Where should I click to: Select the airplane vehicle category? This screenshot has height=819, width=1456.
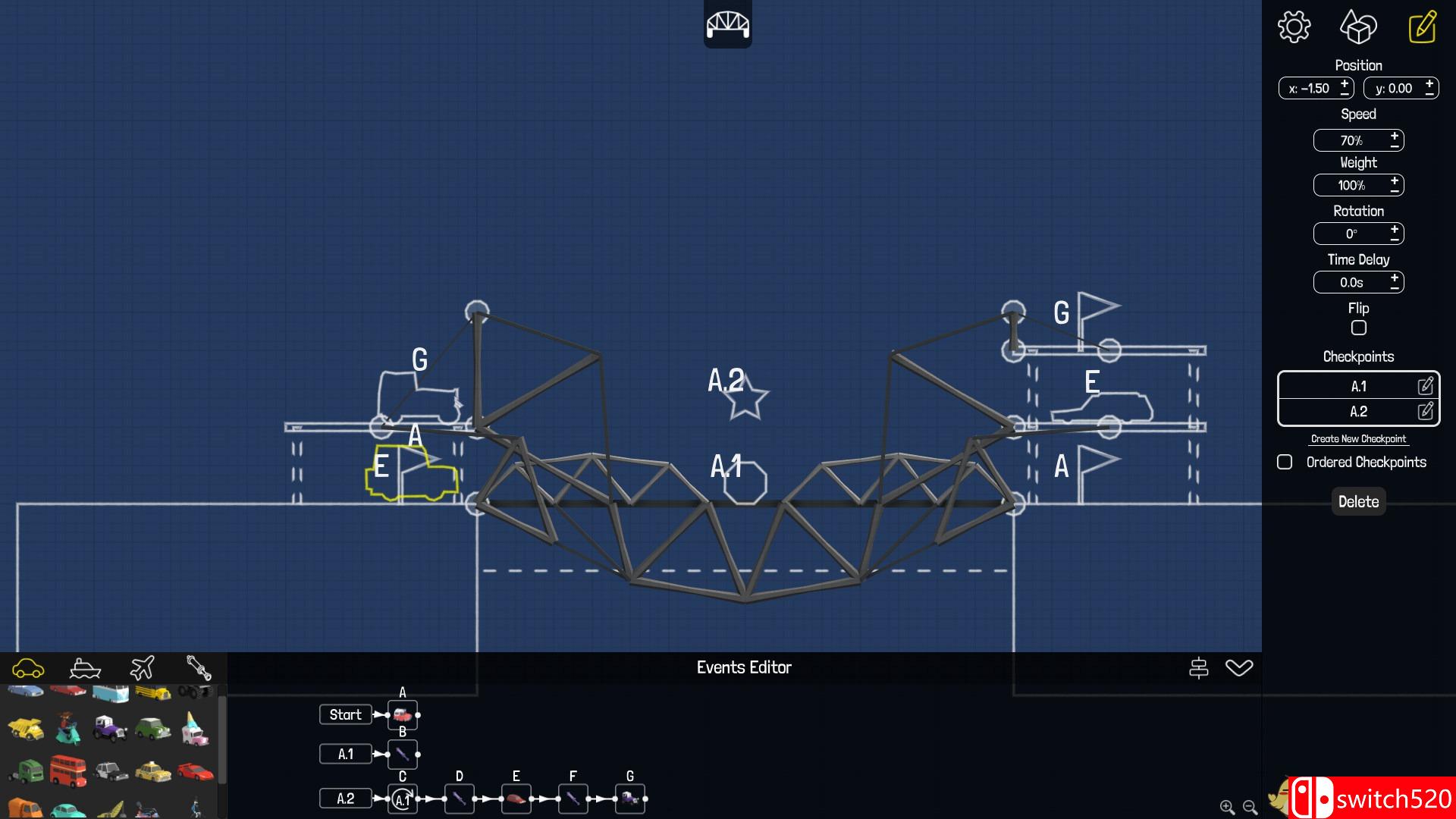pyautogui.click(x=142, y=668)
